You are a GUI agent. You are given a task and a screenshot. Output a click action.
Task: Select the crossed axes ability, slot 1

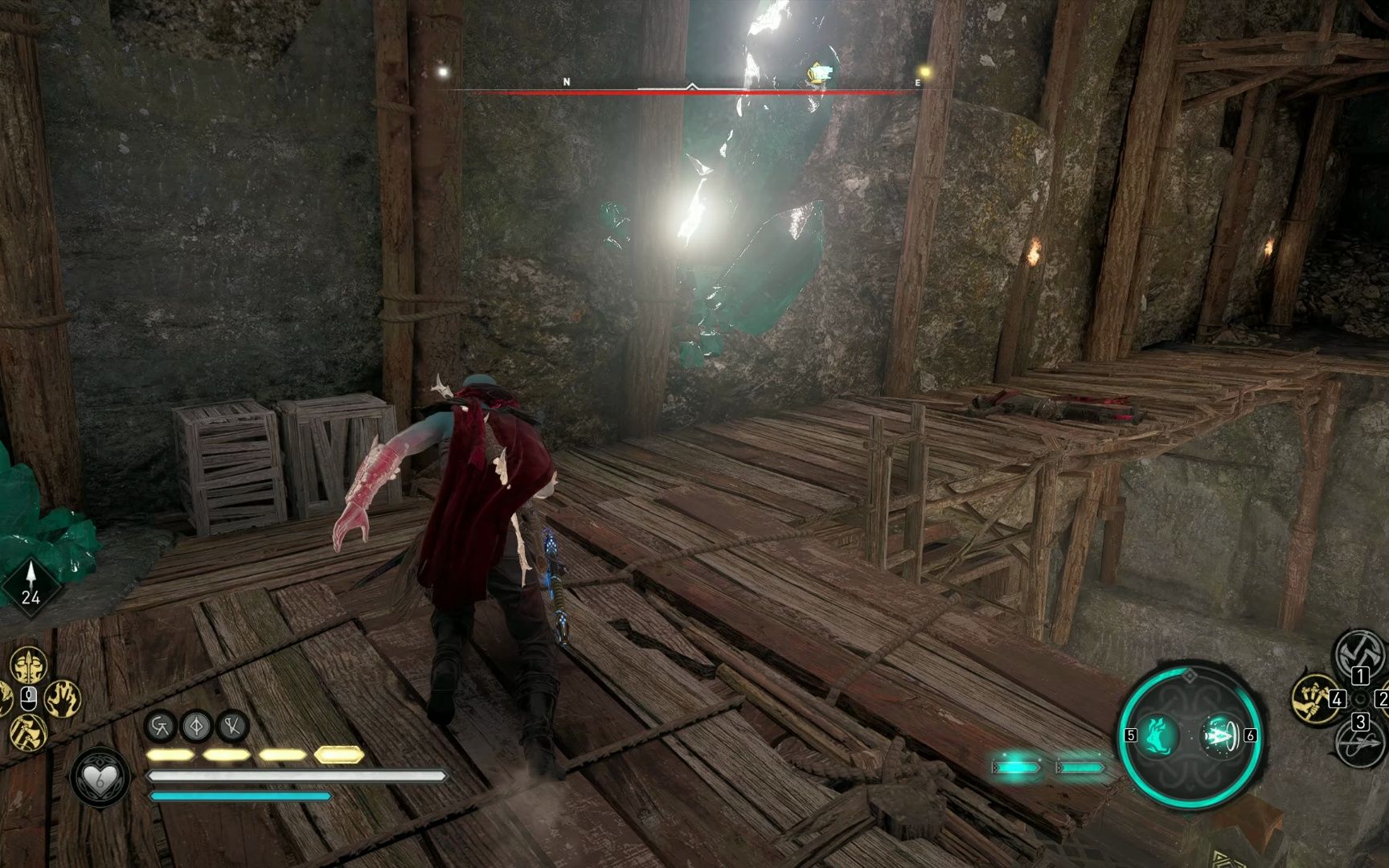click(x=1360, y=653)
